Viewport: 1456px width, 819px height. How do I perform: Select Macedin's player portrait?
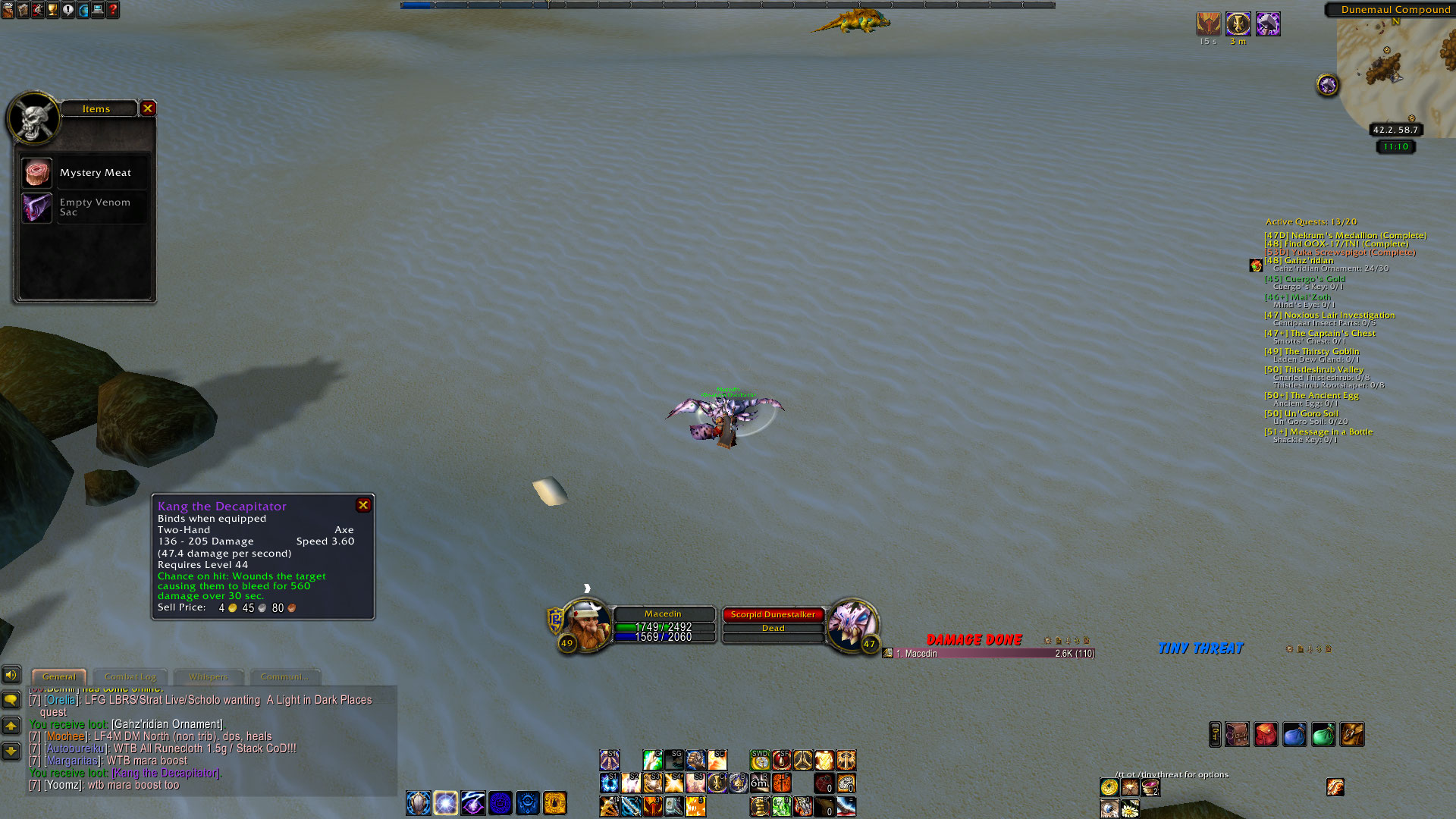tap(586, 625)
